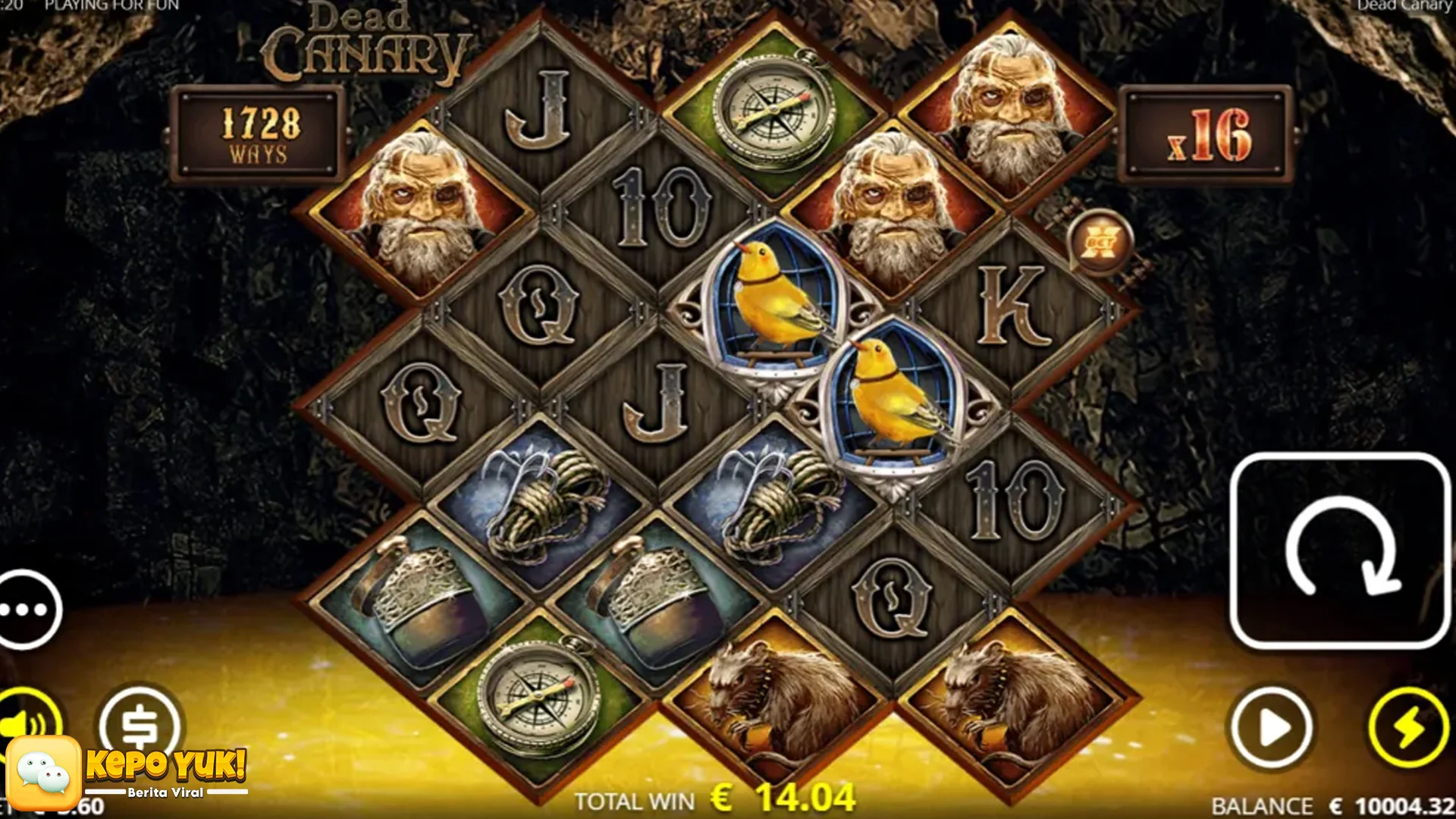Screen dimensions: 1456x819
Task: Select the caged canary symbol mid-grid
Action: [773, 303]
